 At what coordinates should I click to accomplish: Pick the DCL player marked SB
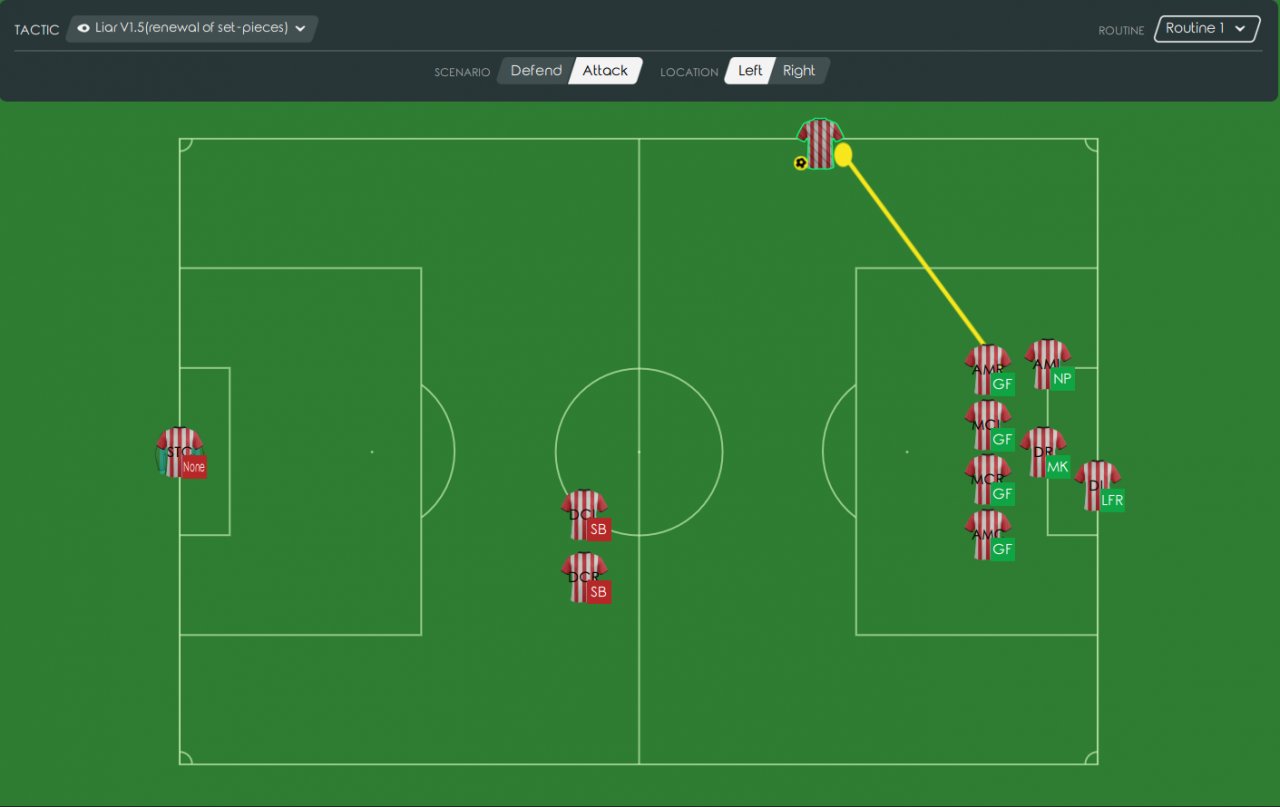coord(584,514)
